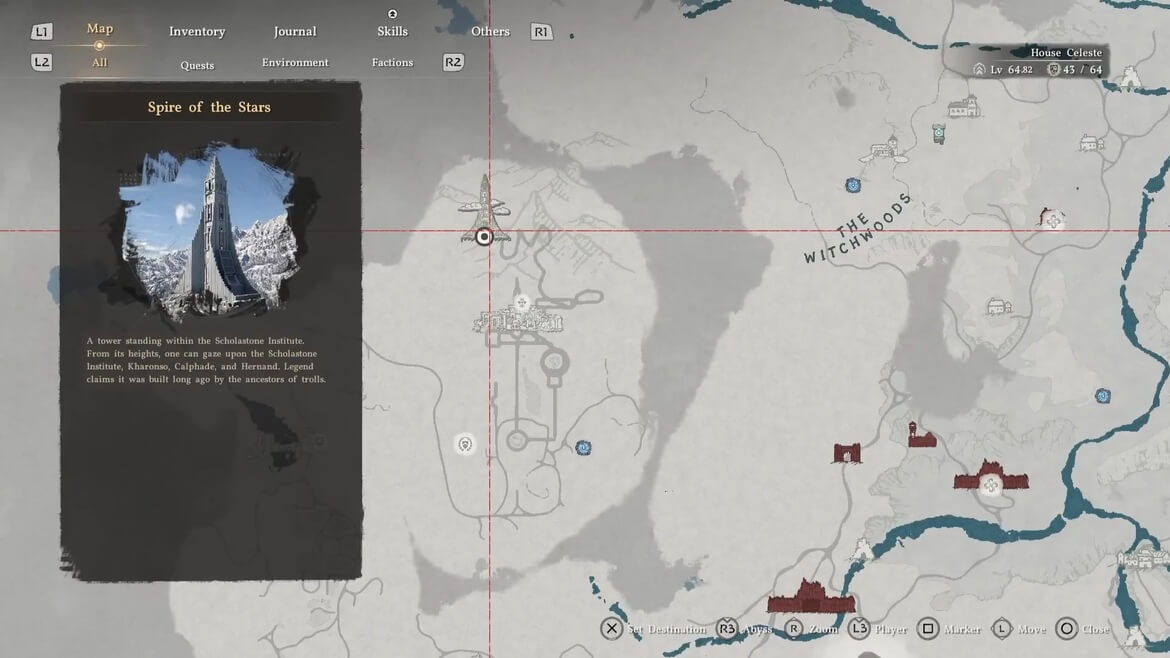
Task: Choose the Environment map filter
Action: (x=295, y=63)
